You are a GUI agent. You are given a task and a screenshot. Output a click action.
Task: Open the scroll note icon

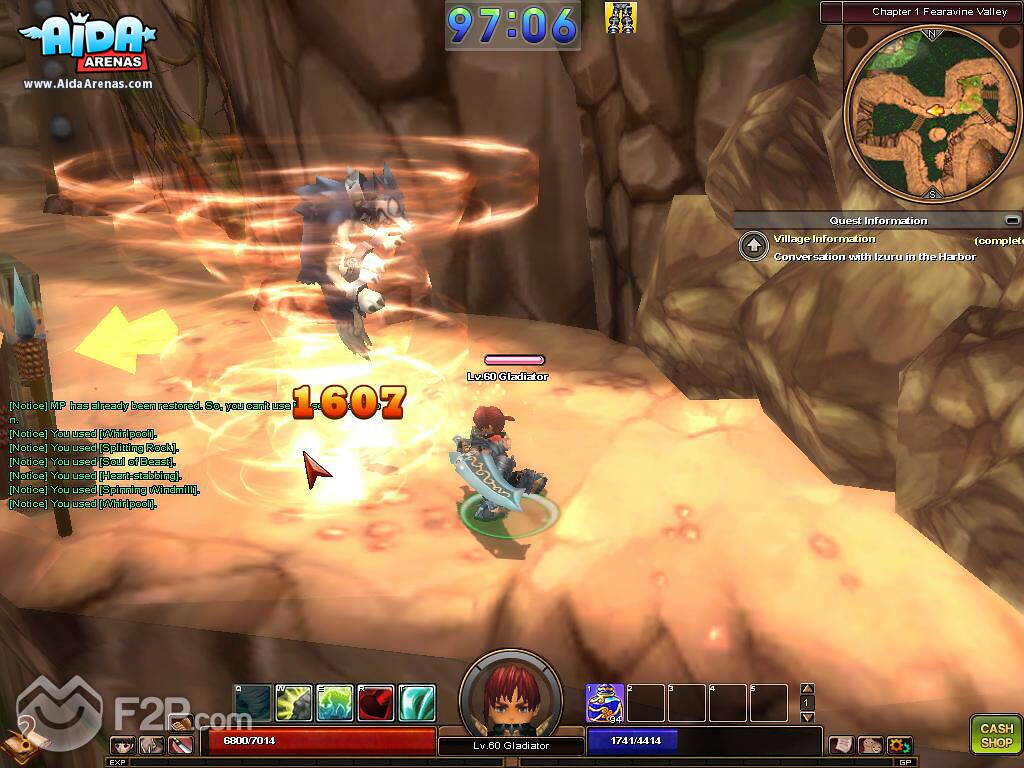click(841, 745)
